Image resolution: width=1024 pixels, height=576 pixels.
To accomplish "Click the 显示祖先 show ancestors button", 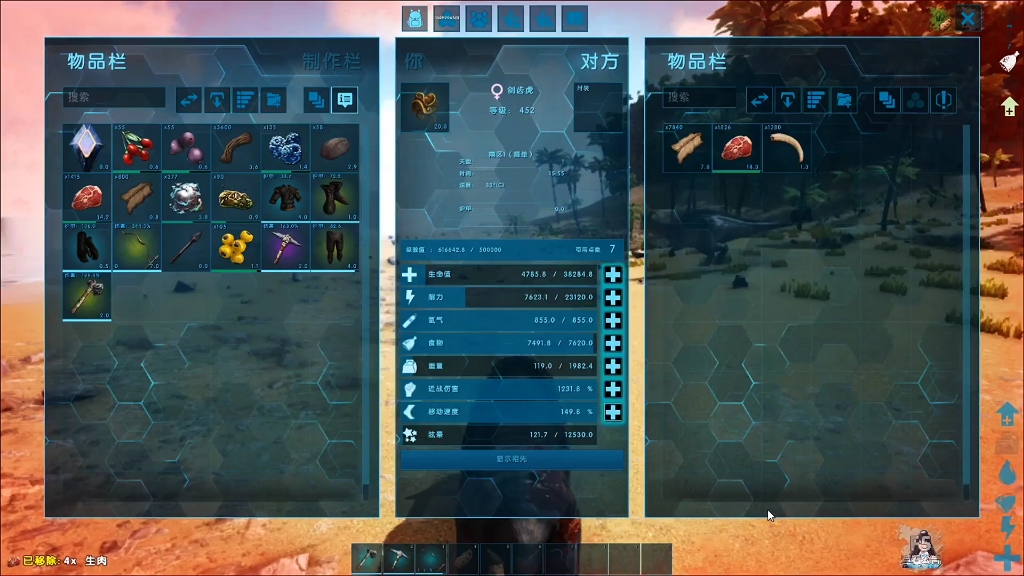I will (x=512, y=459).
